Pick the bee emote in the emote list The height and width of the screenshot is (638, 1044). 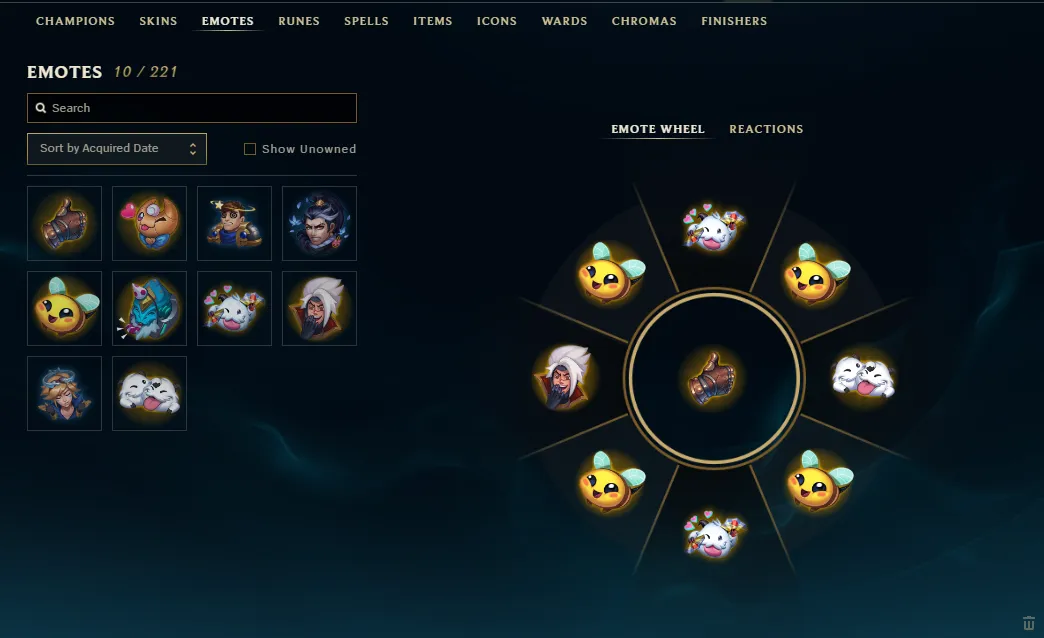(64, 308)
